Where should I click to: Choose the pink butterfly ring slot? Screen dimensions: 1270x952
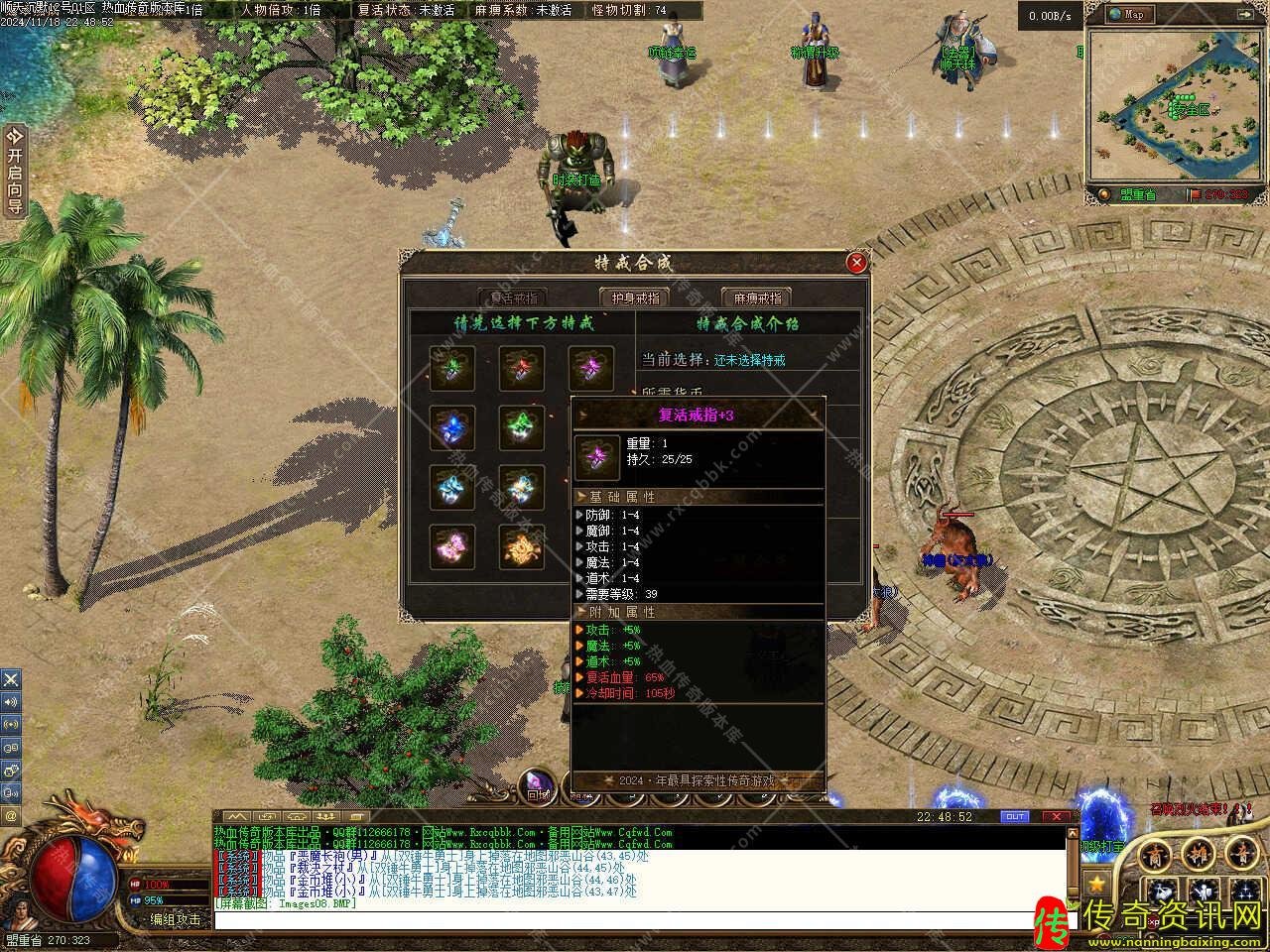point(452,546)
